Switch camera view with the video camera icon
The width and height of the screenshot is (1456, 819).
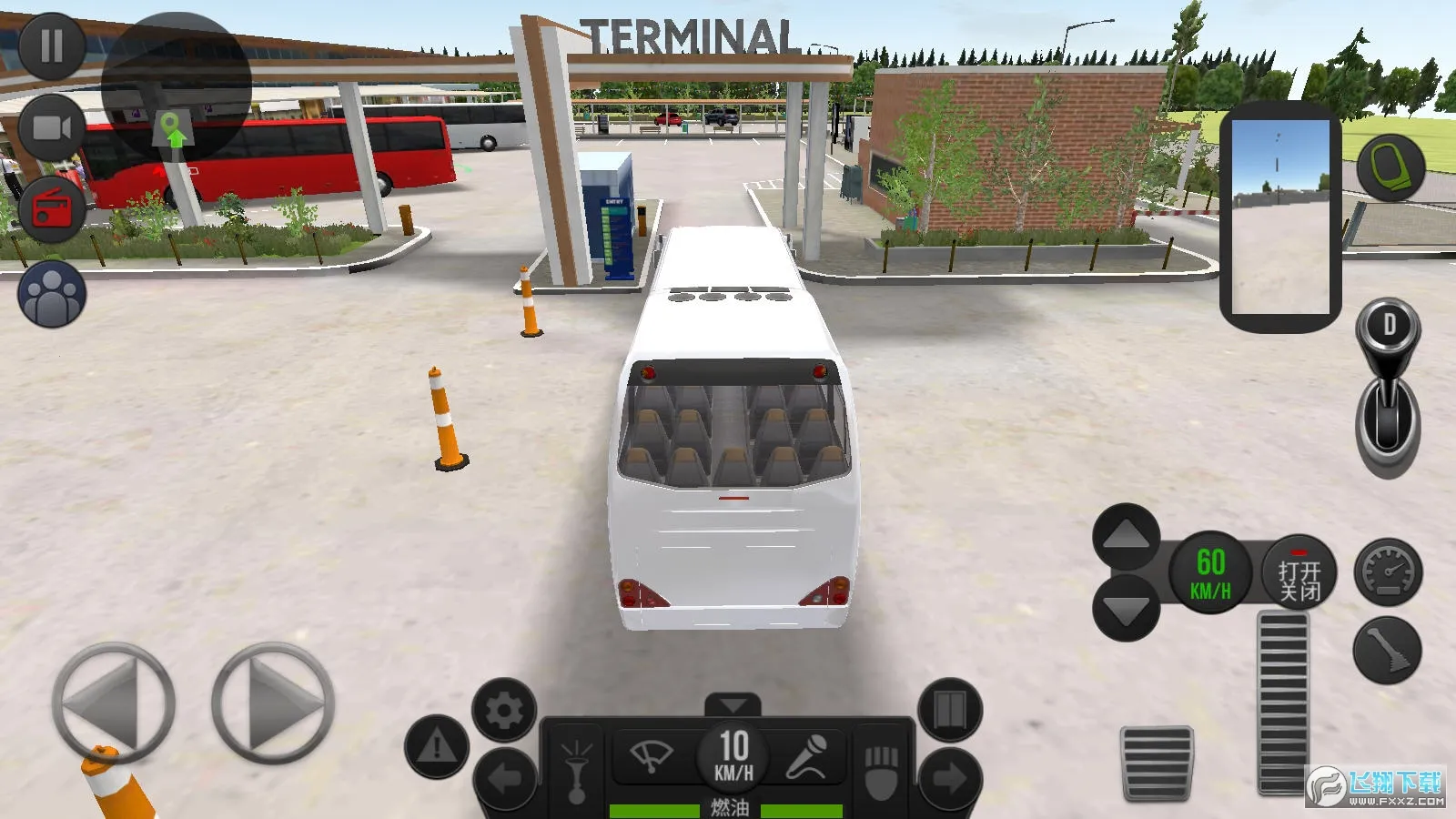(52, 126)
